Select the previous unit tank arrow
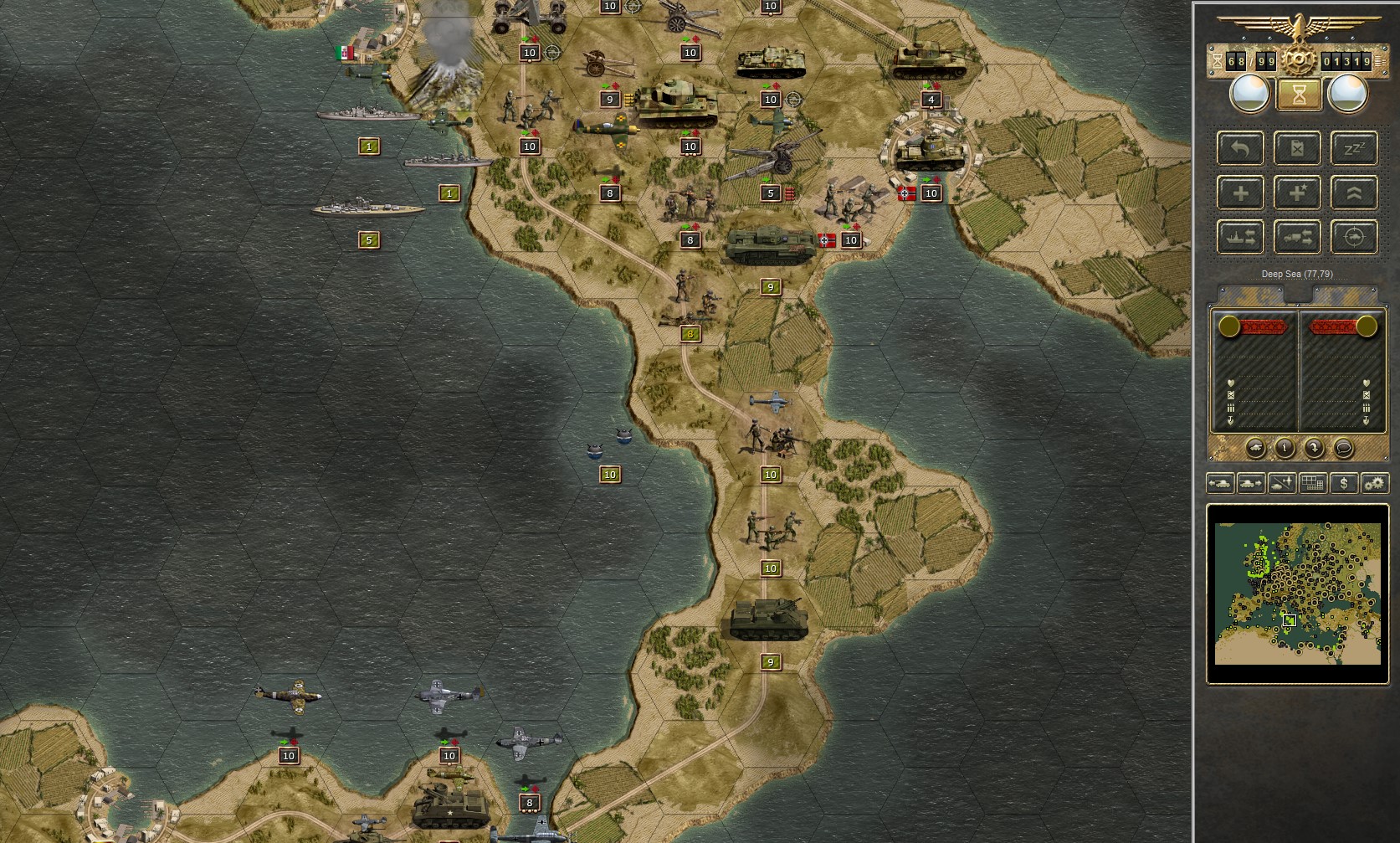Viewport: 1400px width, 843px height. (1221, 483)
